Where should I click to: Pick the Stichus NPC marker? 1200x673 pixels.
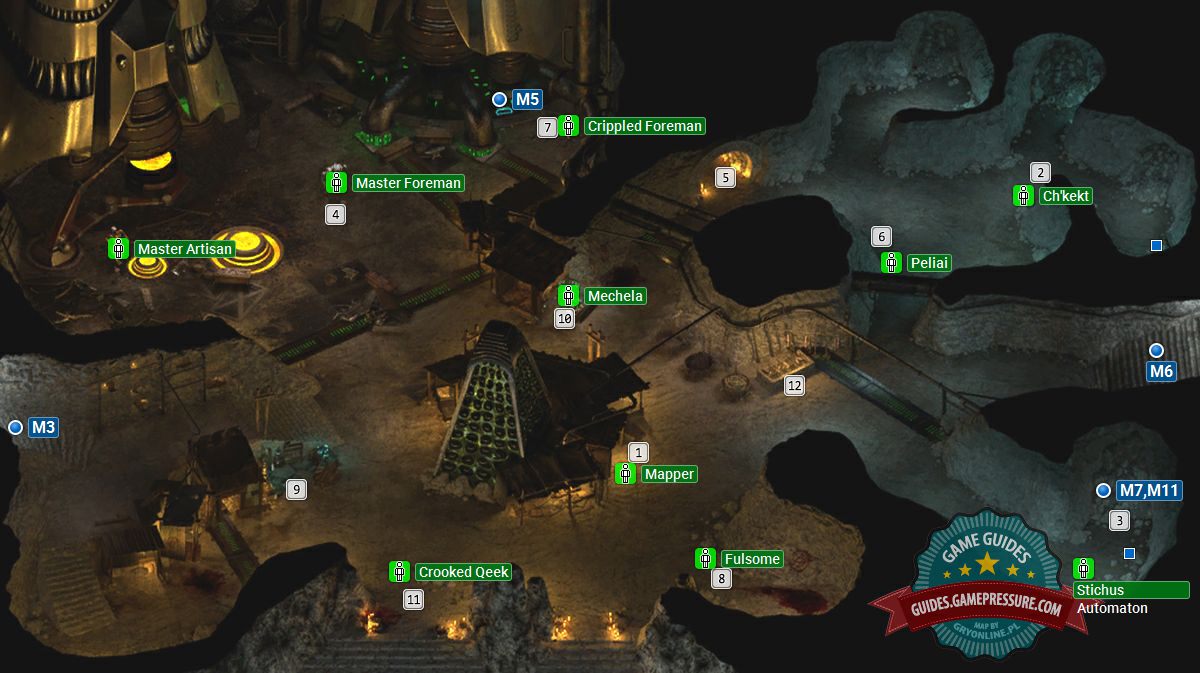coord(1083,568)
